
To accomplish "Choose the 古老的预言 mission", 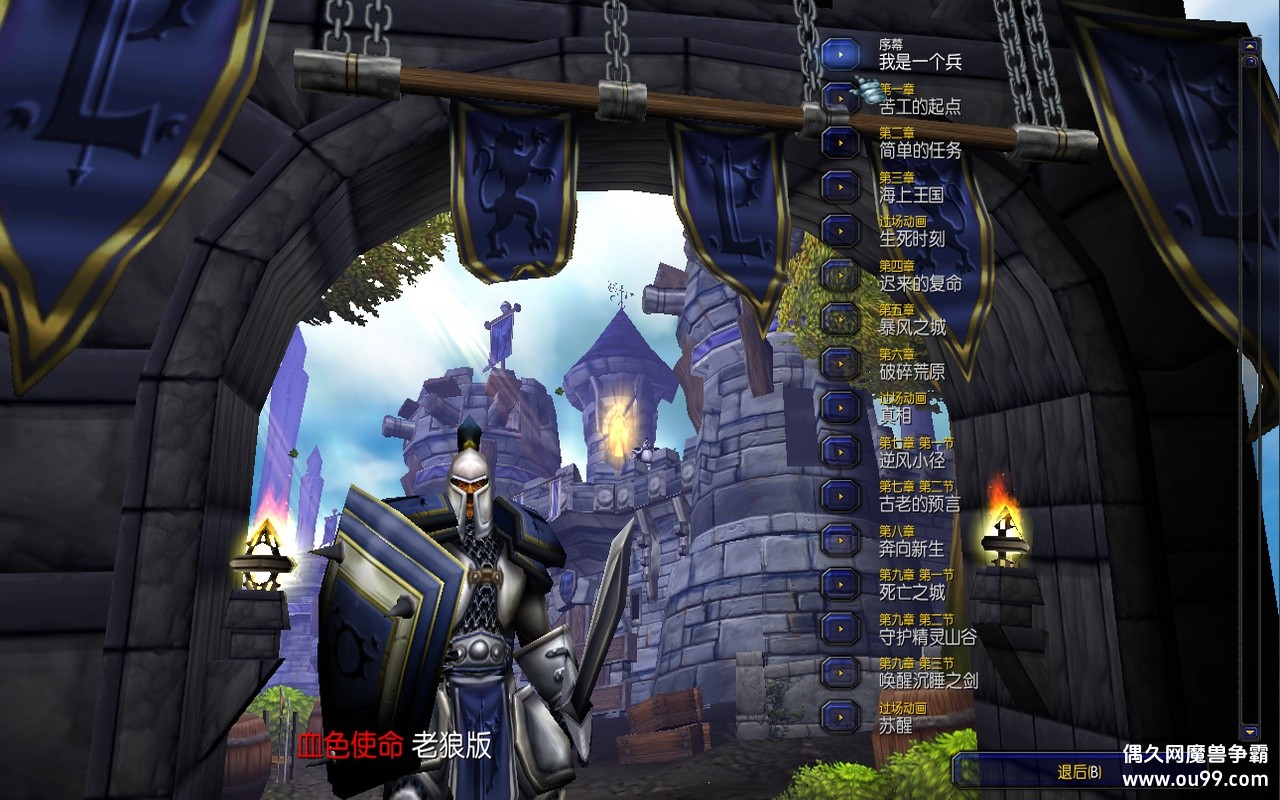I will (x=841, y=495).
